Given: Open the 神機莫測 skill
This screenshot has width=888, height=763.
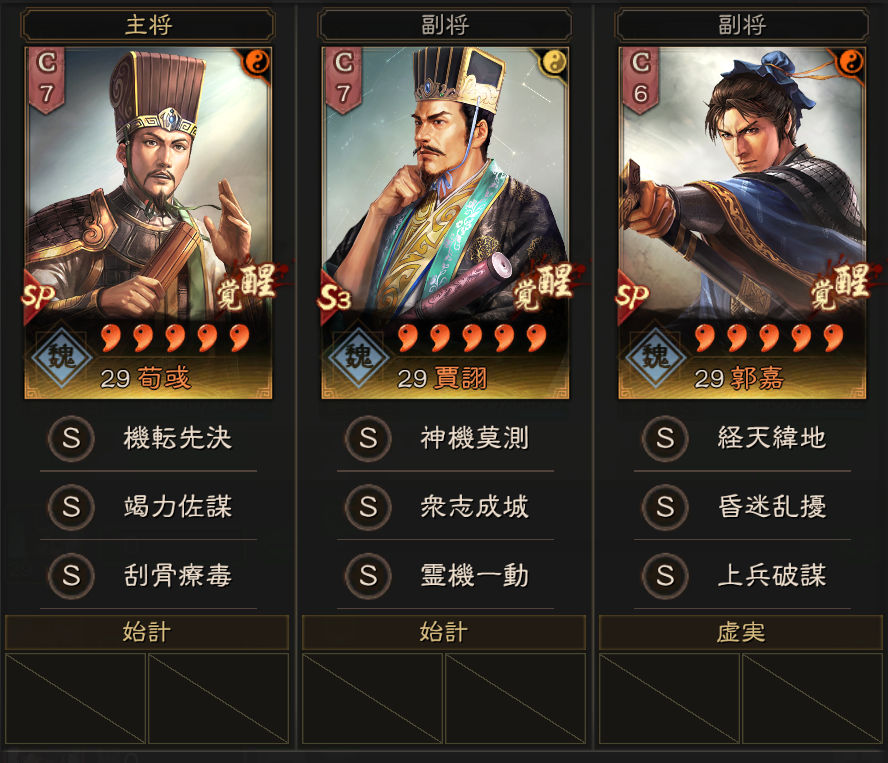Looking at the screenshot, I should (x=445, y=438).
